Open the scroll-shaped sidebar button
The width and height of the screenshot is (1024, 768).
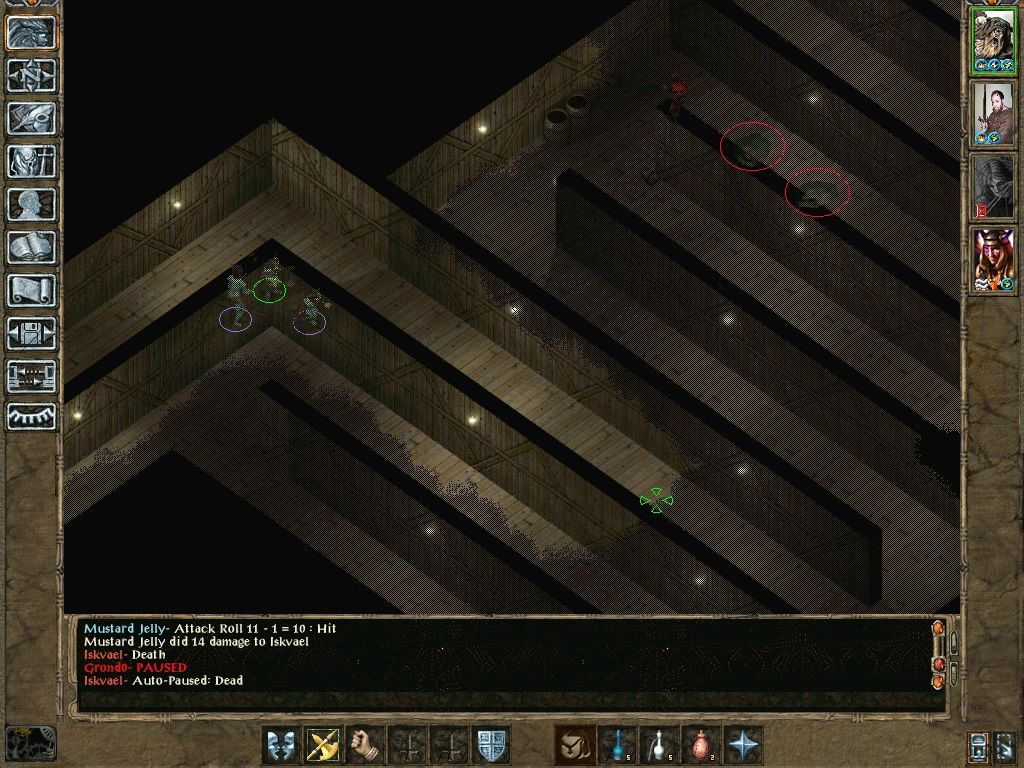(31, 291)
